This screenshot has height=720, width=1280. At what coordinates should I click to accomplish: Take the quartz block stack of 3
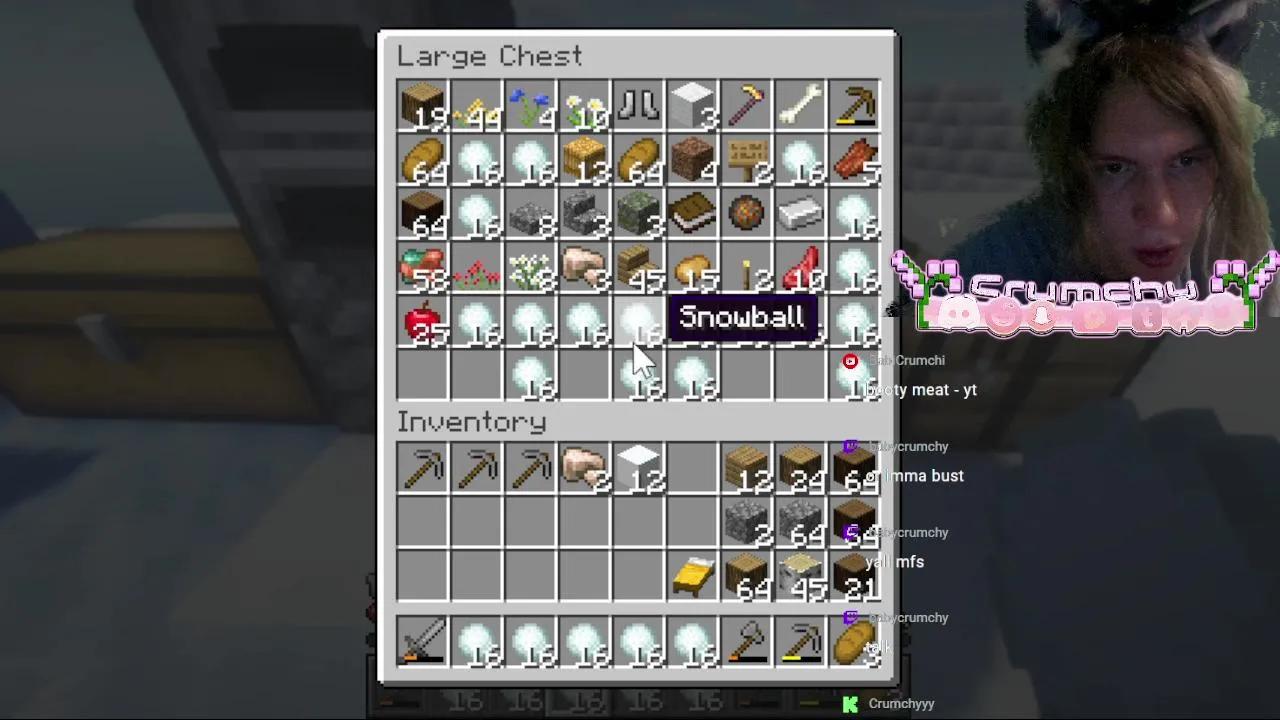coord(692,107)
